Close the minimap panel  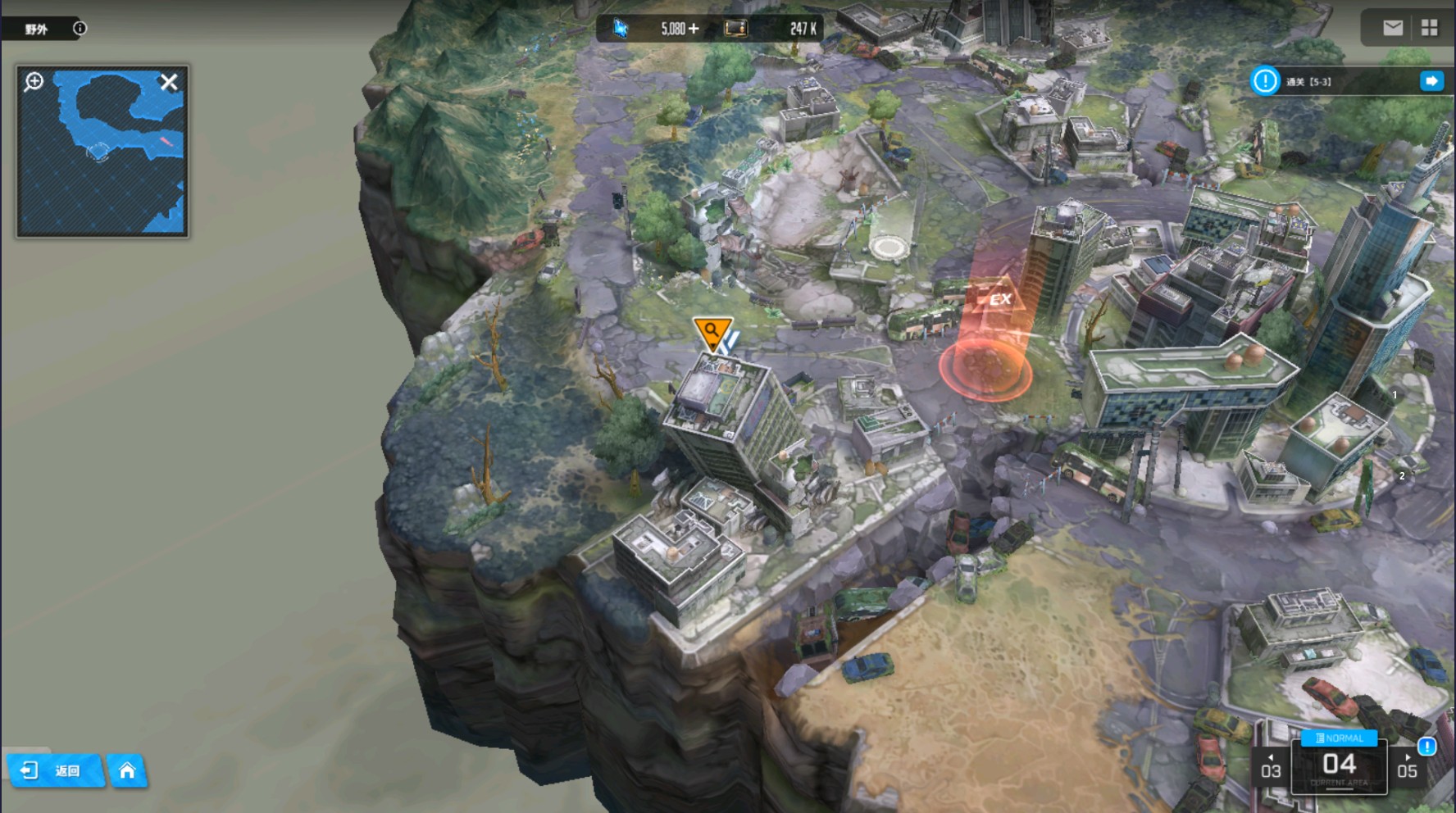[169, 82]
